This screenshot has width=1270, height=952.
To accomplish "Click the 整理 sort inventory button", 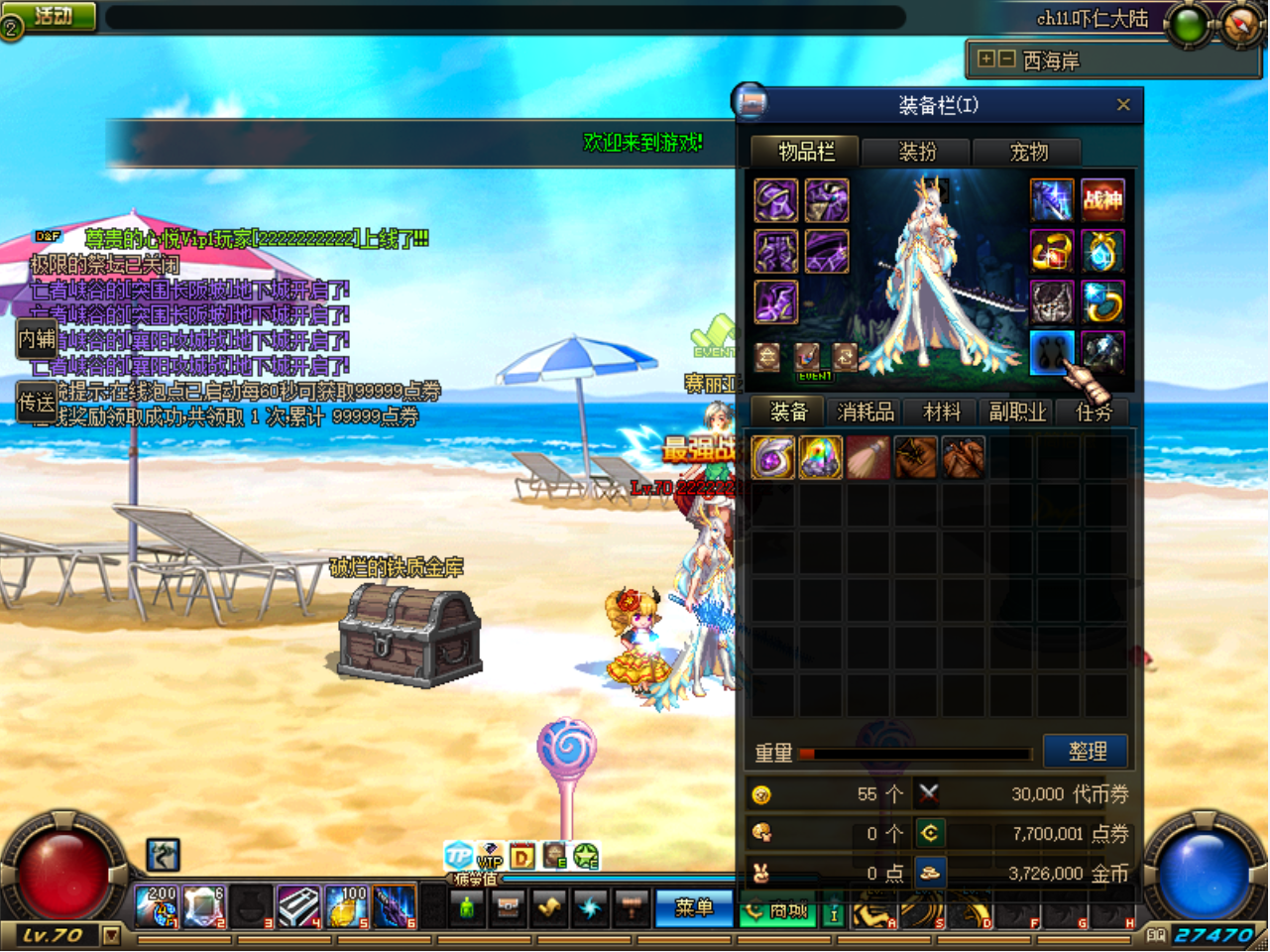I will (x=1087, y=752).
